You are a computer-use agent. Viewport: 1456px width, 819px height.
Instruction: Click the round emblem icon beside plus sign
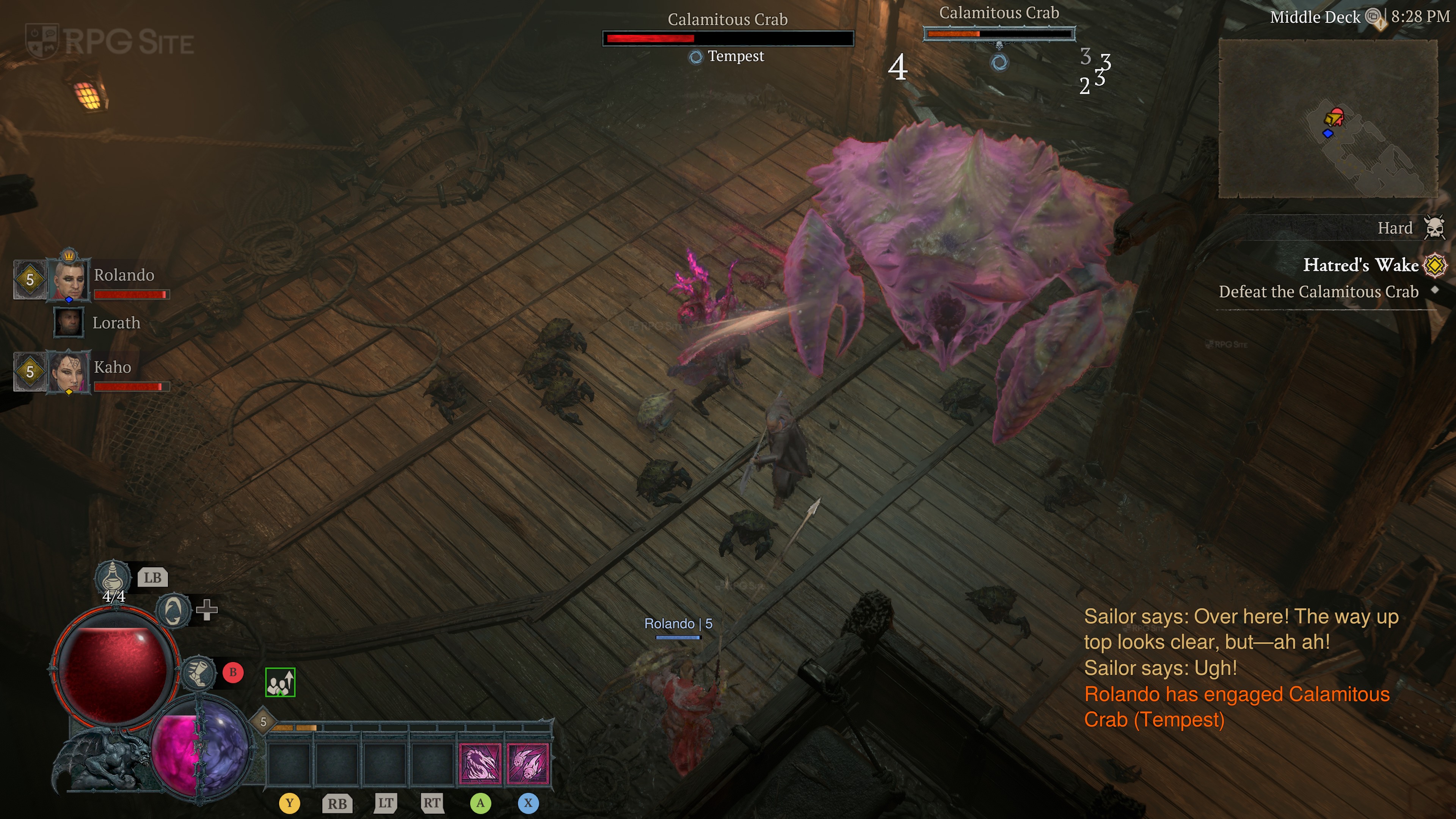pyautogui.click(x=173, y=610)
